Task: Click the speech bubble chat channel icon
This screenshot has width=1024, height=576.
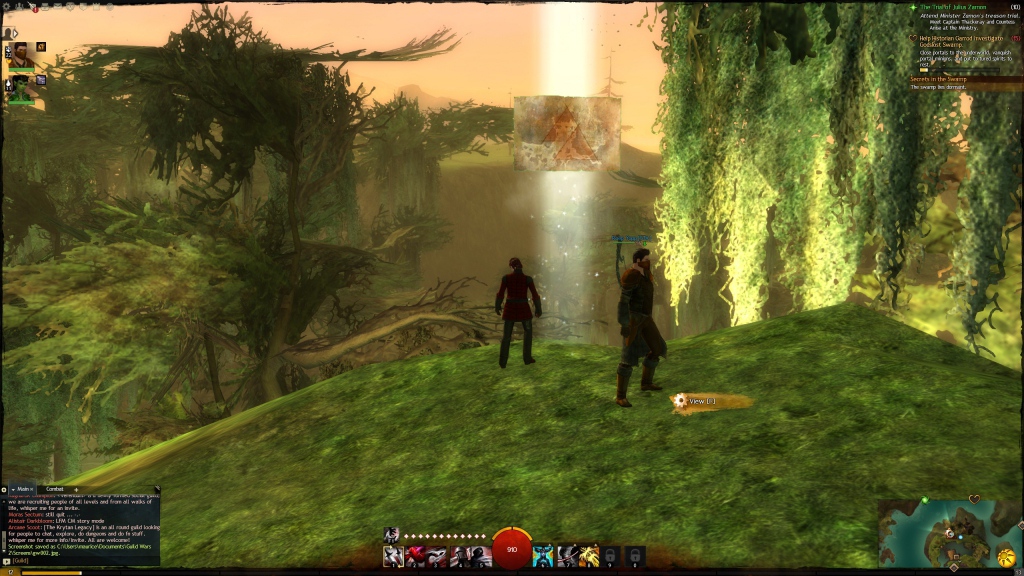Action: point(6,563)
